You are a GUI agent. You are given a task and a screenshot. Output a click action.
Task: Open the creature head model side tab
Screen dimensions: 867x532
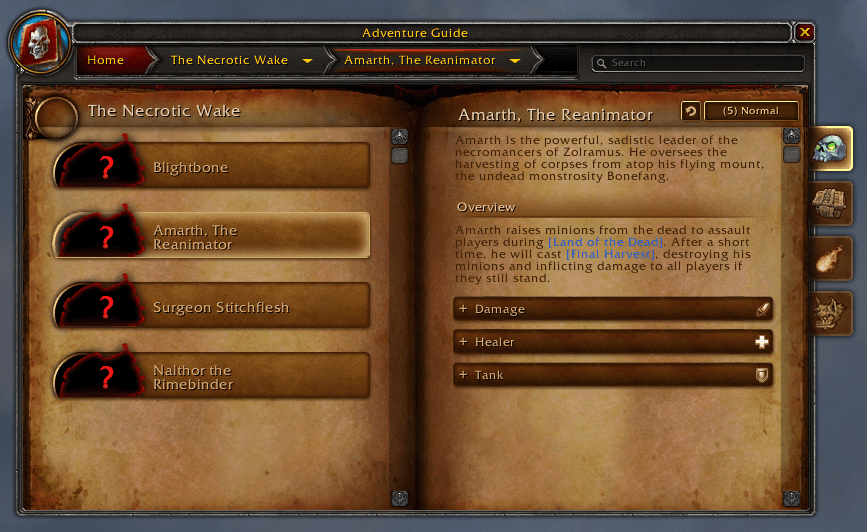(830, 313)
